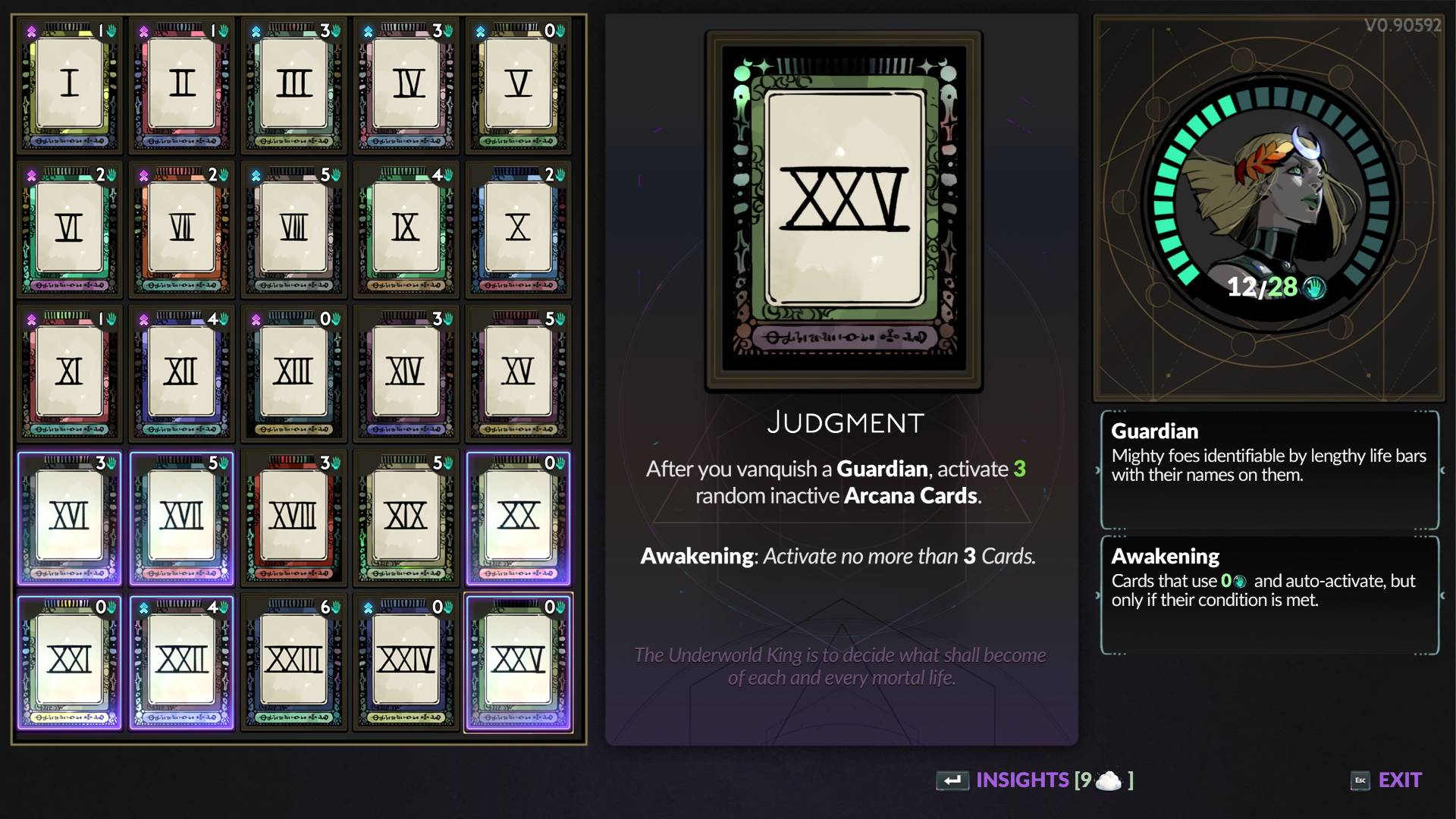Choose Arcana card X
This screenshot has width=1456, height=819.
pyautogui.click(x=519, y=229)
